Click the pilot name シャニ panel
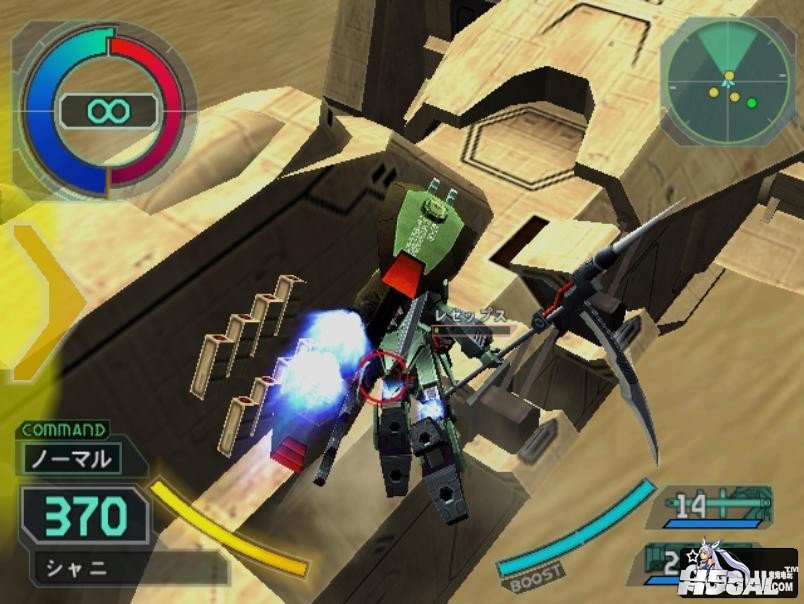Screen dimensions: 804x604 point(82,569)
